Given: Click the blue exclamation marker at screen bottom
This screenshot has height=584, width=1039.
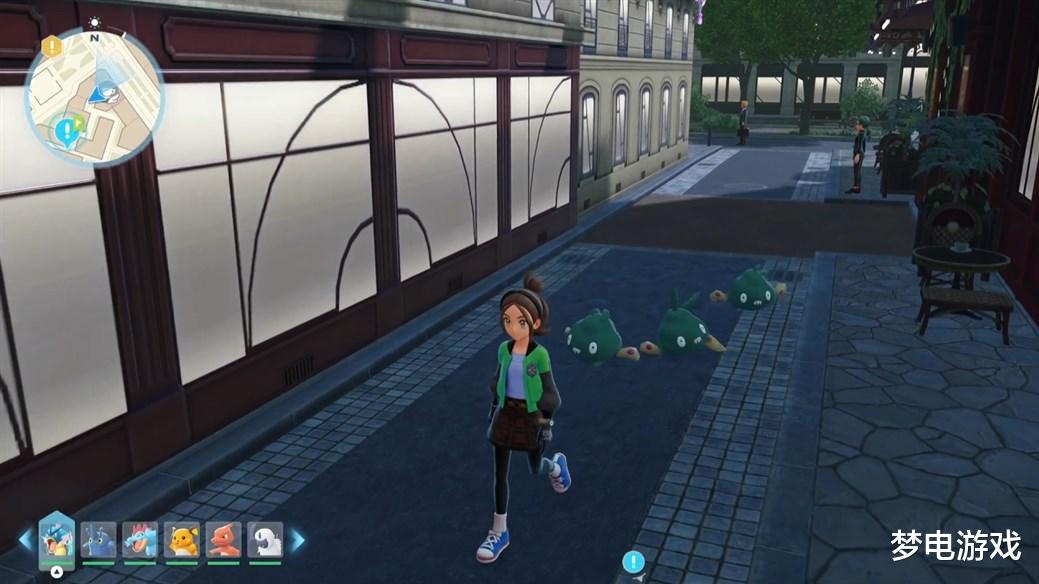Looking at the screenshot, I should 633,561.
